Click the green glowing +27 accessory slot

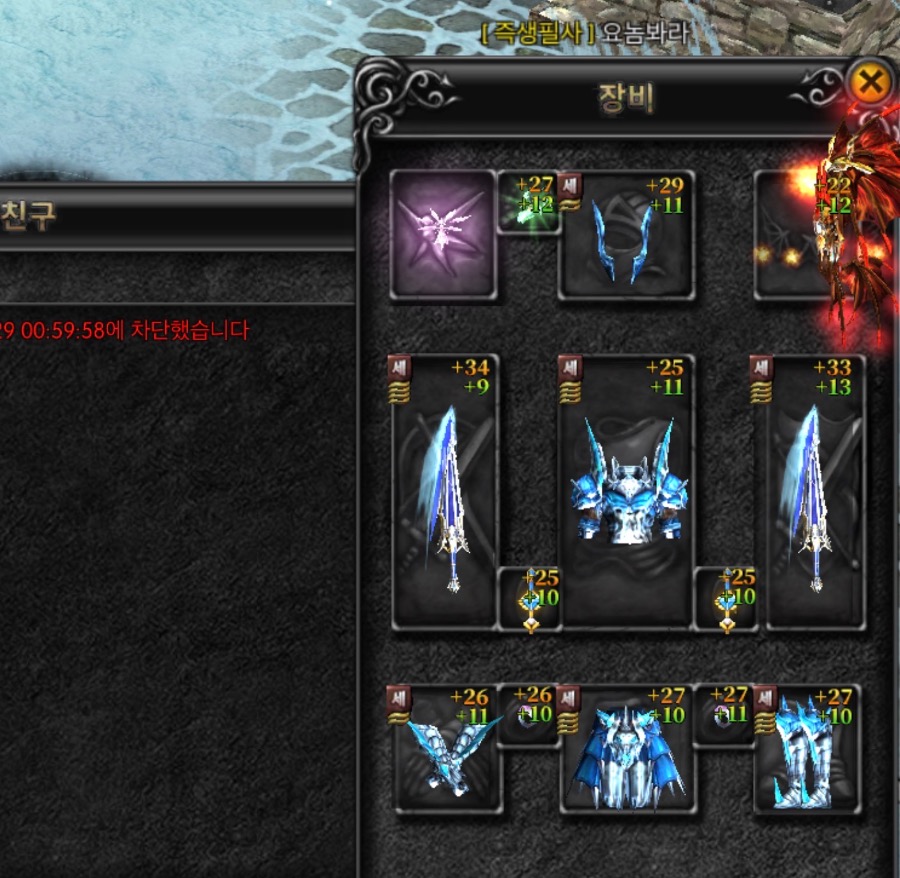(529, 202)
